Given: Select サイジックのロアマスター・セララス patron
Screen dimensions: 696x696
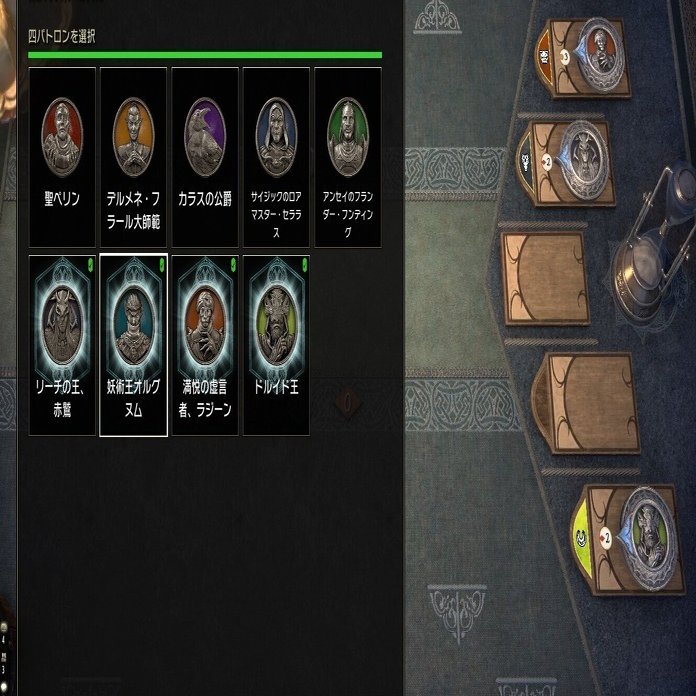Looking at the screenshot, I should coord(276,157).
